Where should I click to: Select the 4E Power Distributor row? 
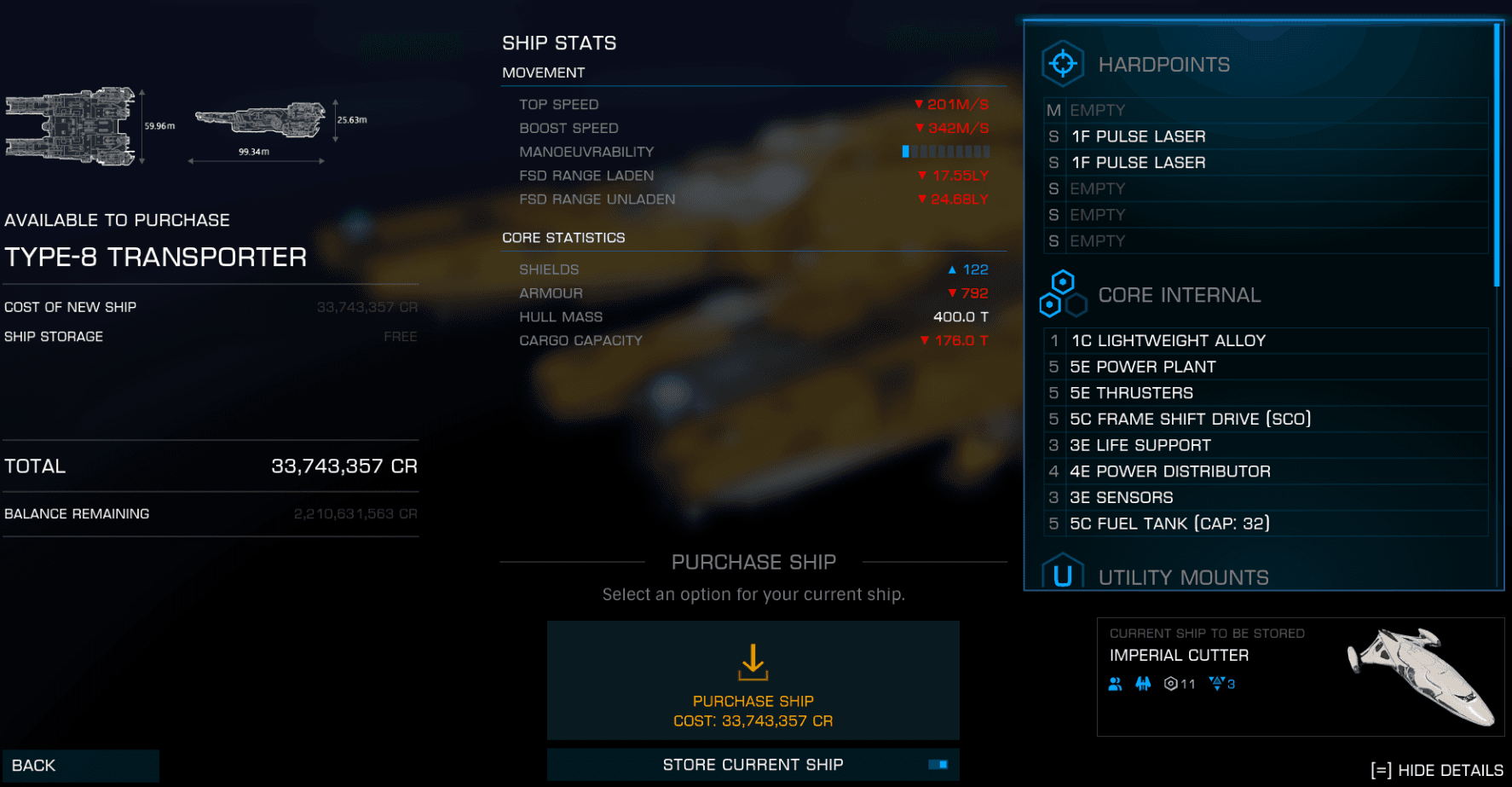pos(1266,472)
